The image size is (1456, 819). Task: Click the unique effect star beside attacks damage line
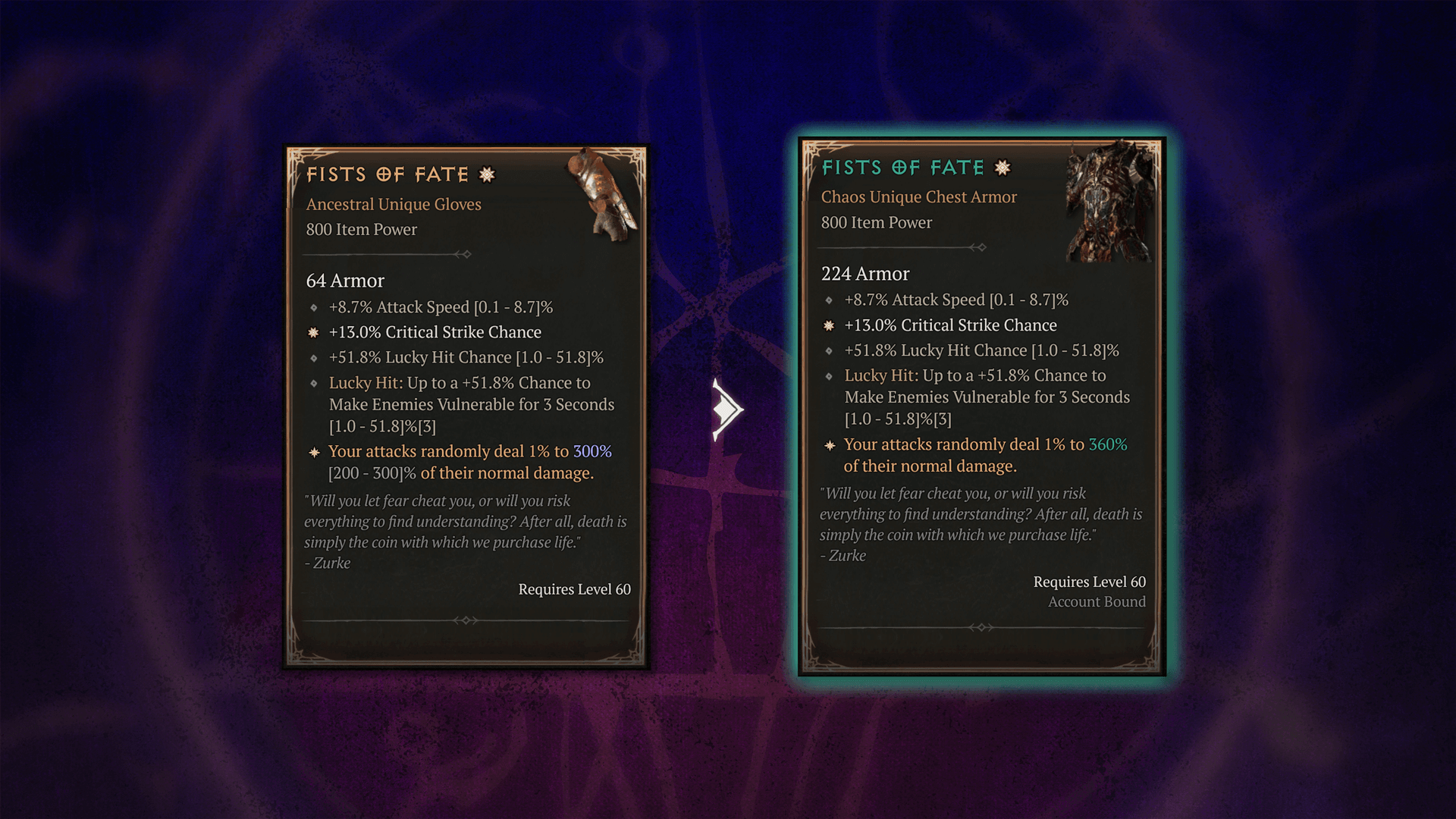(x=312, y=451)
